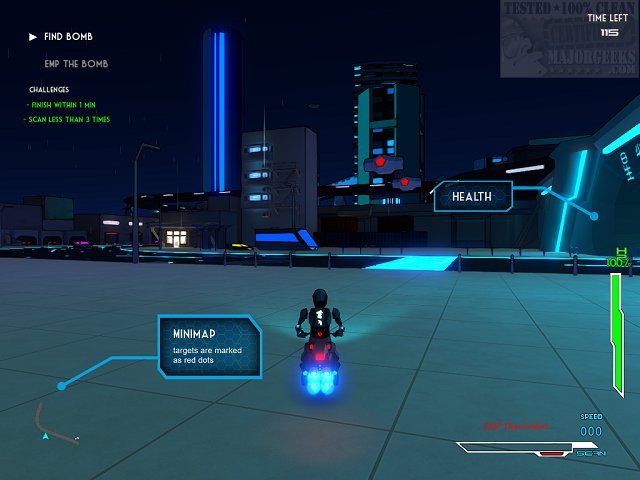This screenshot has width=640, height=480.
Task: Select the Find Bomb objective
Action: pyautogui.click(x=69, y=37)
